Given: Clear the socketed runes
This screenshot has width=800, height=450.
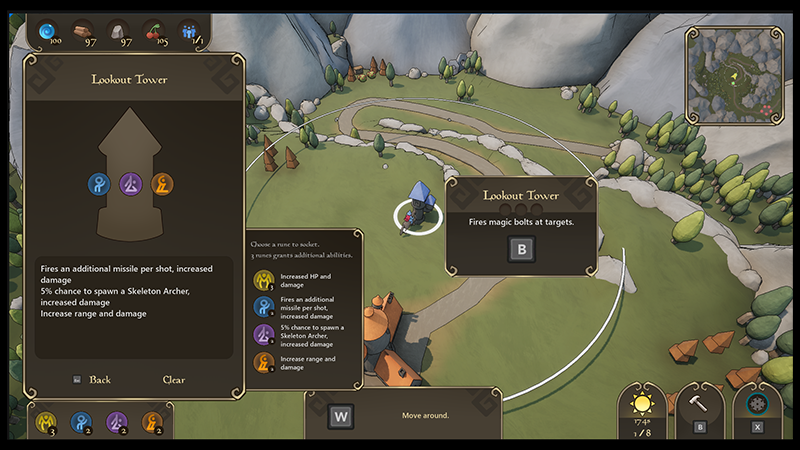Looking at the screenshot, I should pyautogui.click(x=174, y=380).
